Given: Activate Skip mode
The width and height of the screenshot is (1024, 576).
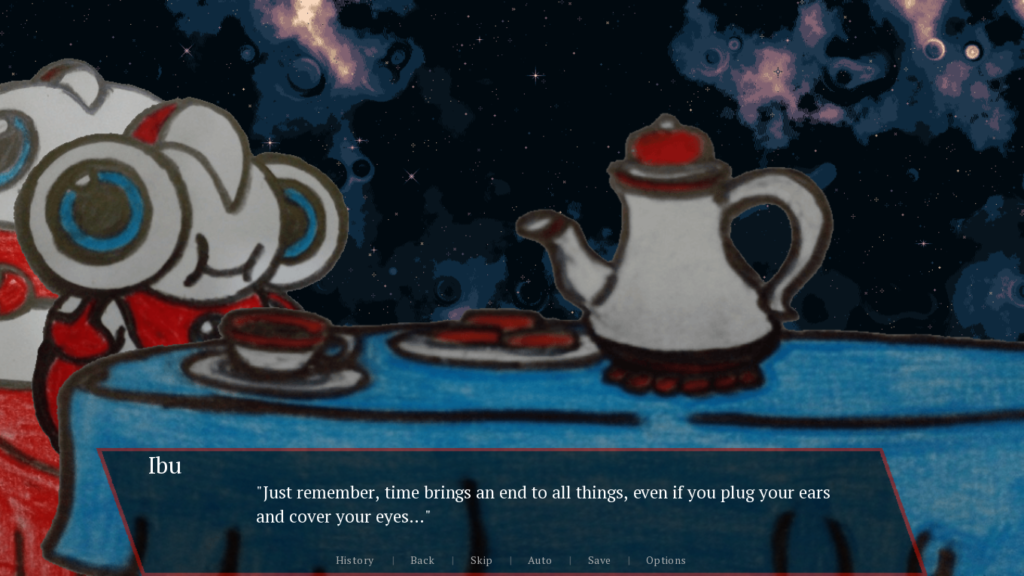Looking at the screenshot, I should (481, 560).
